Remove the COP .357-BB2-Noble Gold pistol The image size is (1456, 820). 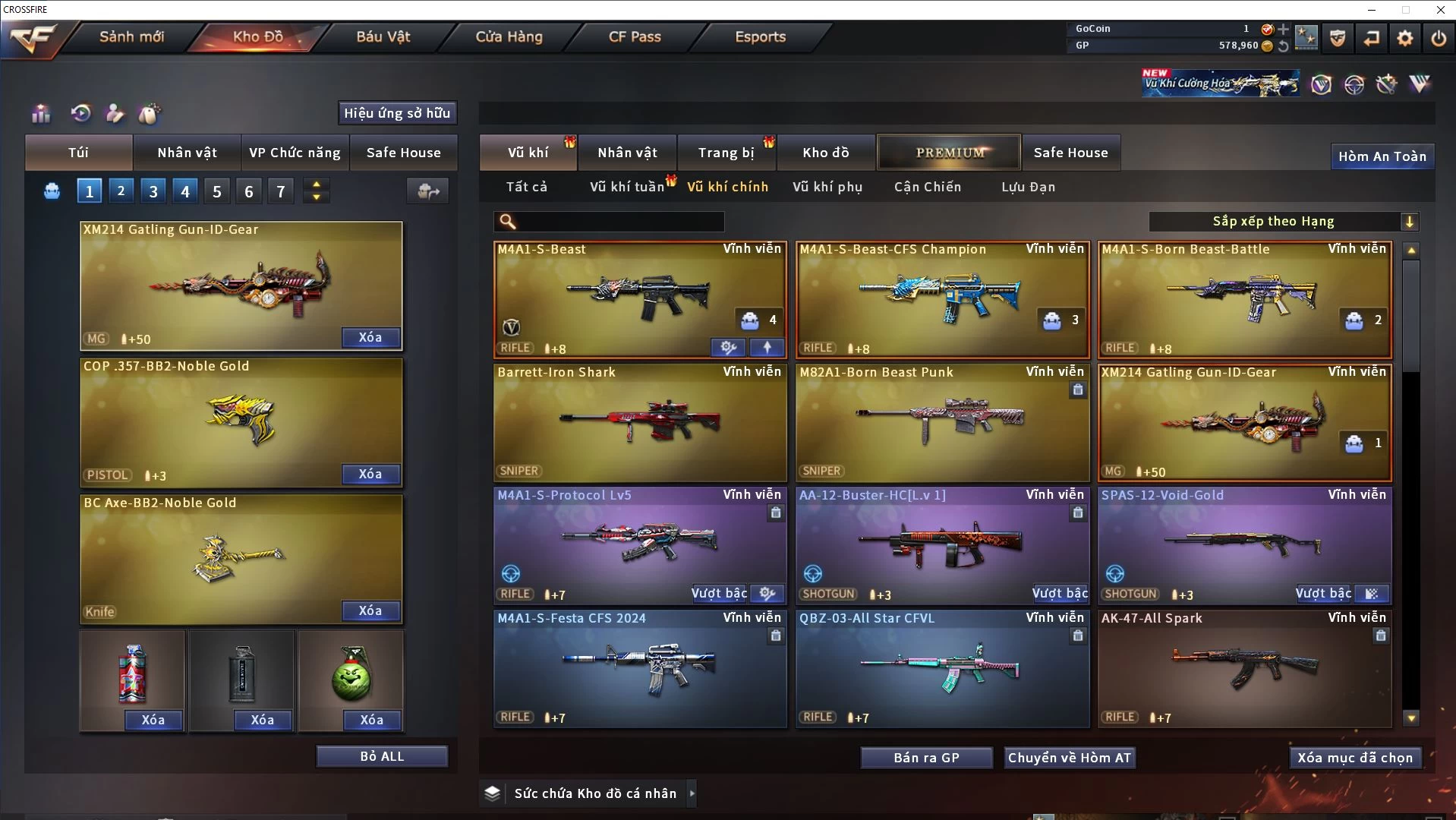tap(370, 474)
